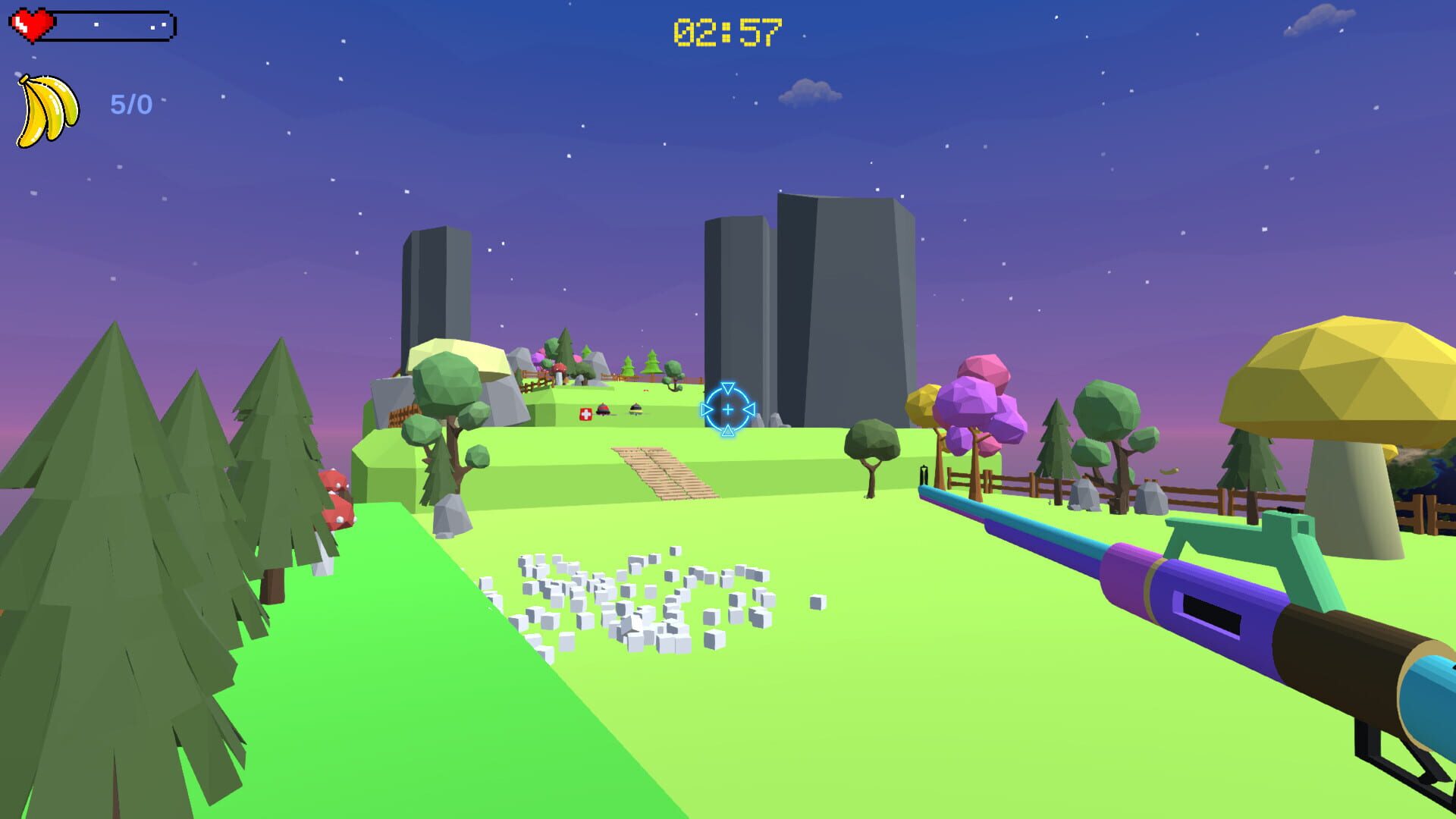1456x819 pixels.
Task: Click the yellow timer reading 02:57
Action: tap(726, 30)
